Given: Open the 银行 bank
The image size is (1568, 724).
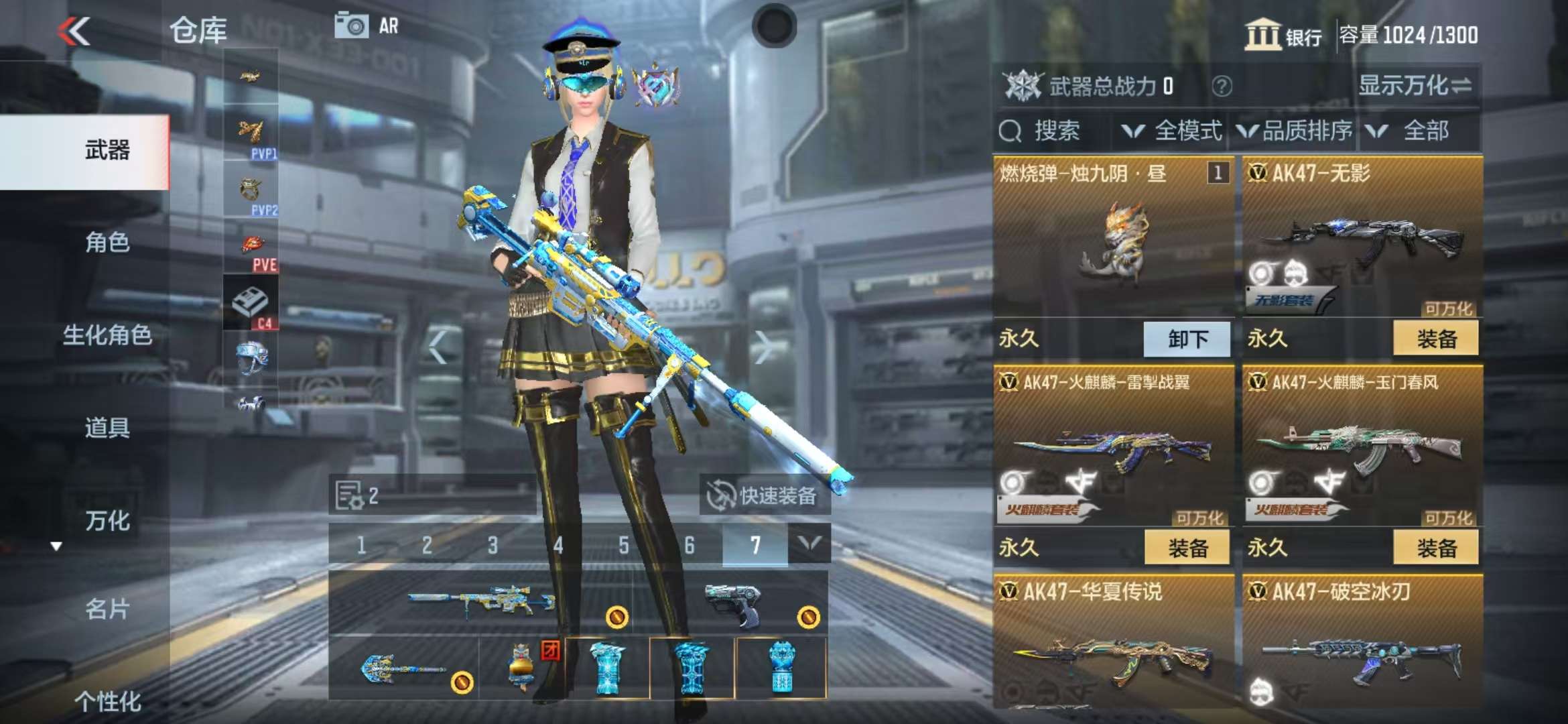Looking at the screenshot, I should click(1283, 35).
